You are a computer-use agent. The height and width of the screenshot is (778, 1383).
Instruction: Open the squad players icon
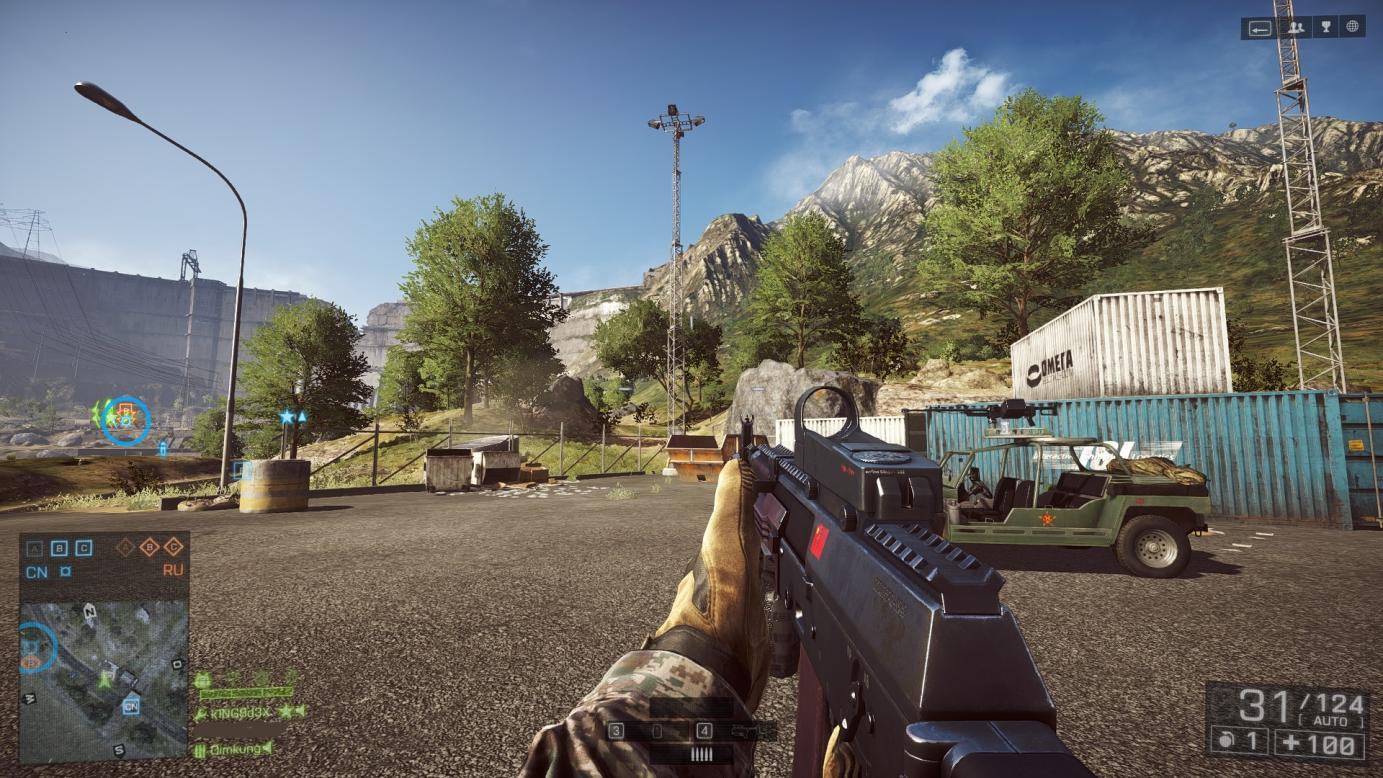pos(1295,27)
